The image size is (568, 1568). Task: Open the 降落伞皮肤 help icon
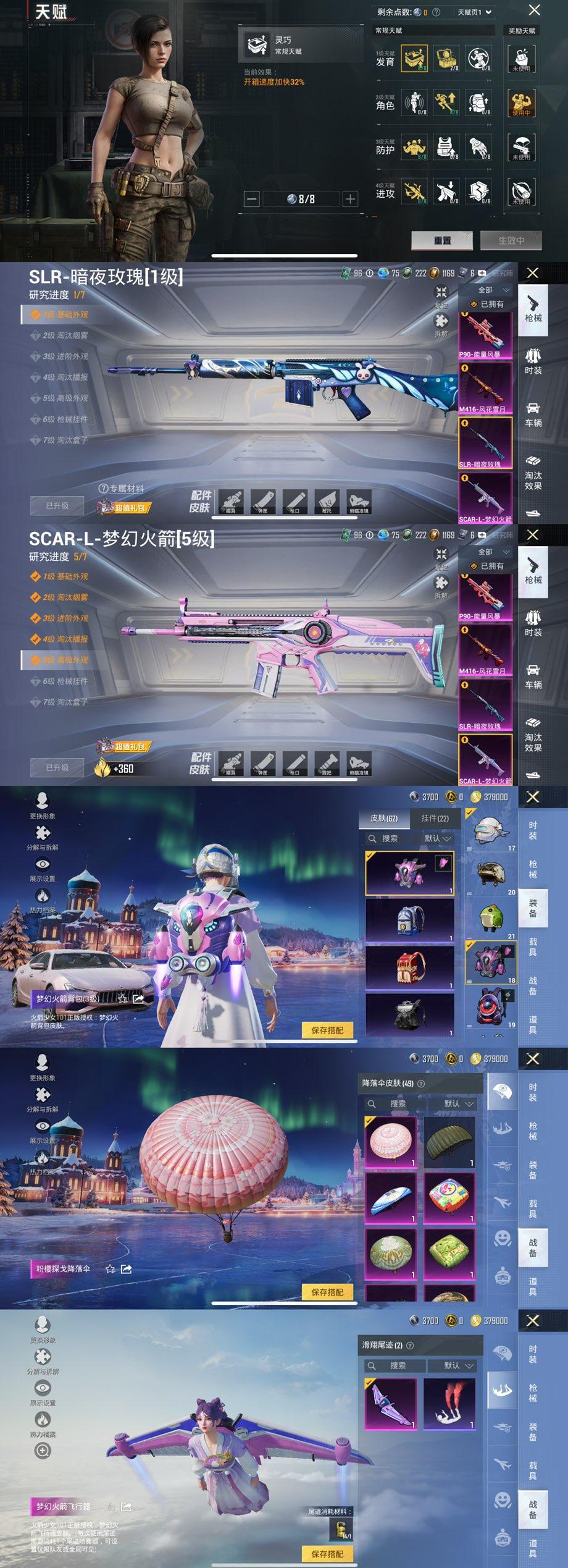point(421,1083)
